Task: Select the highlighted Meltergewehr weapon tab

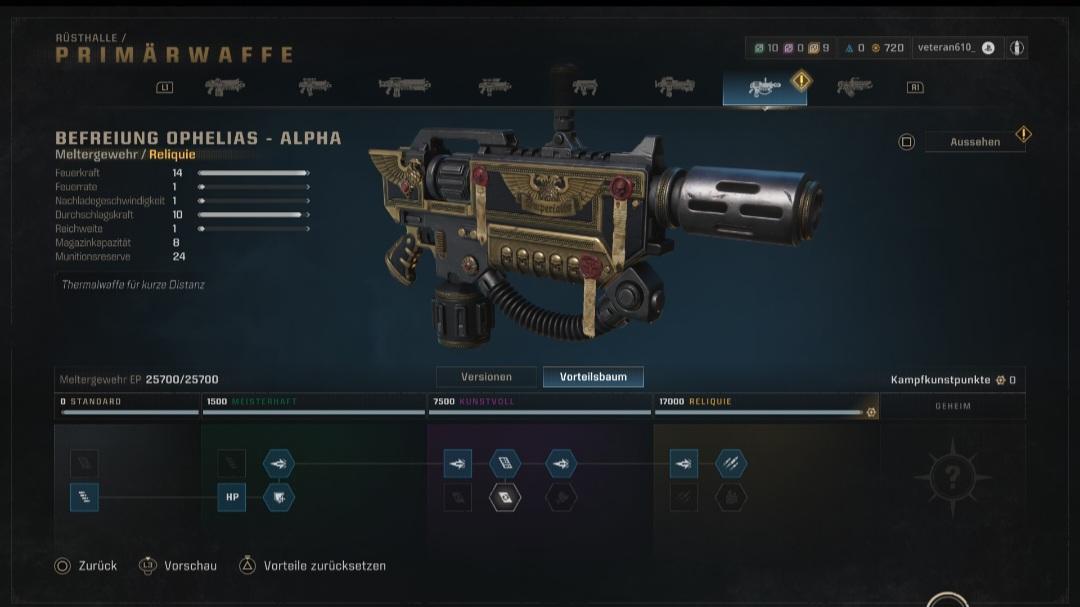Action: 764,87
